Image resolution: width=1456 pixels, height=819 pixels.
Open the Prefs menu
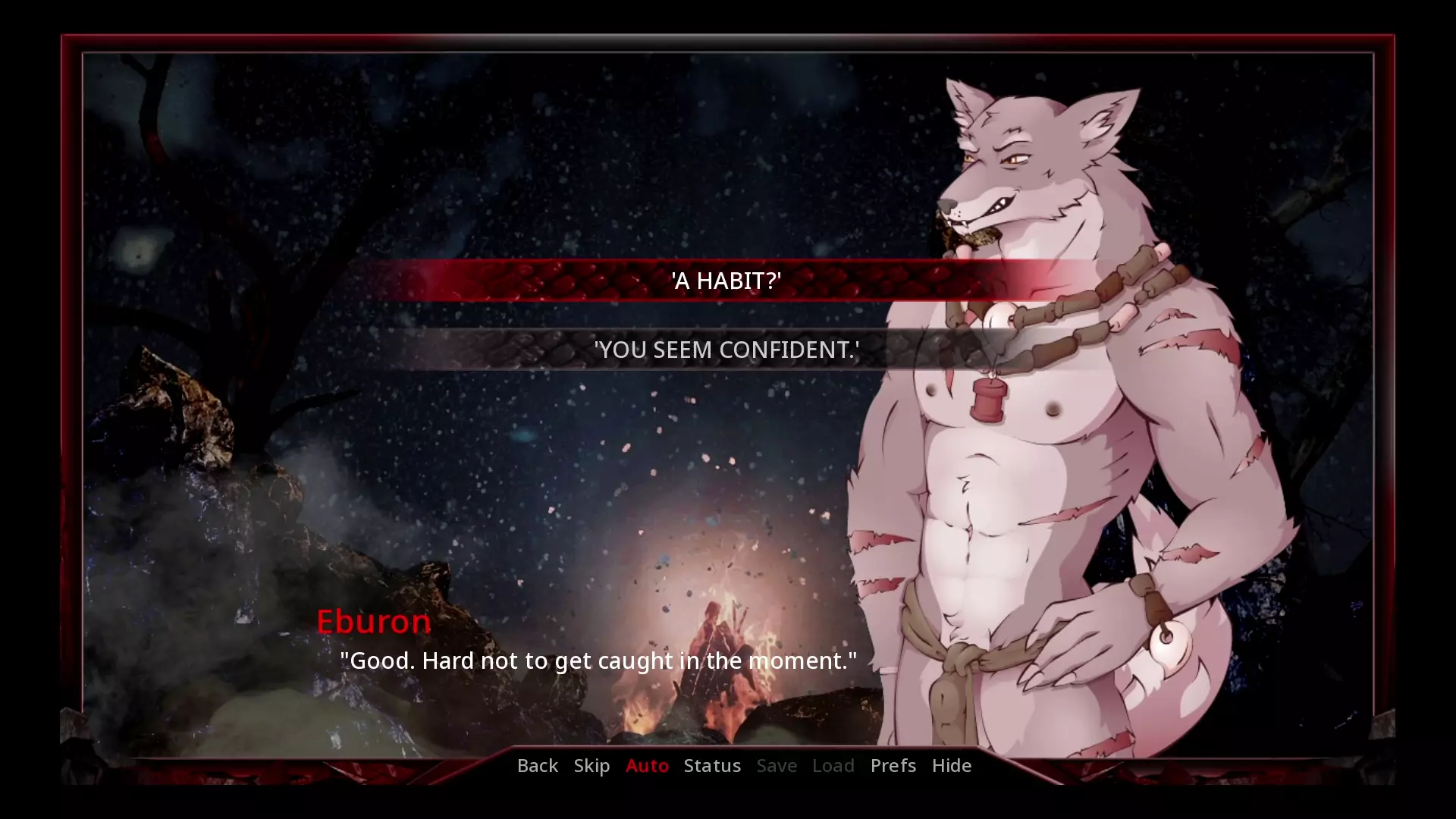[893, 766]
